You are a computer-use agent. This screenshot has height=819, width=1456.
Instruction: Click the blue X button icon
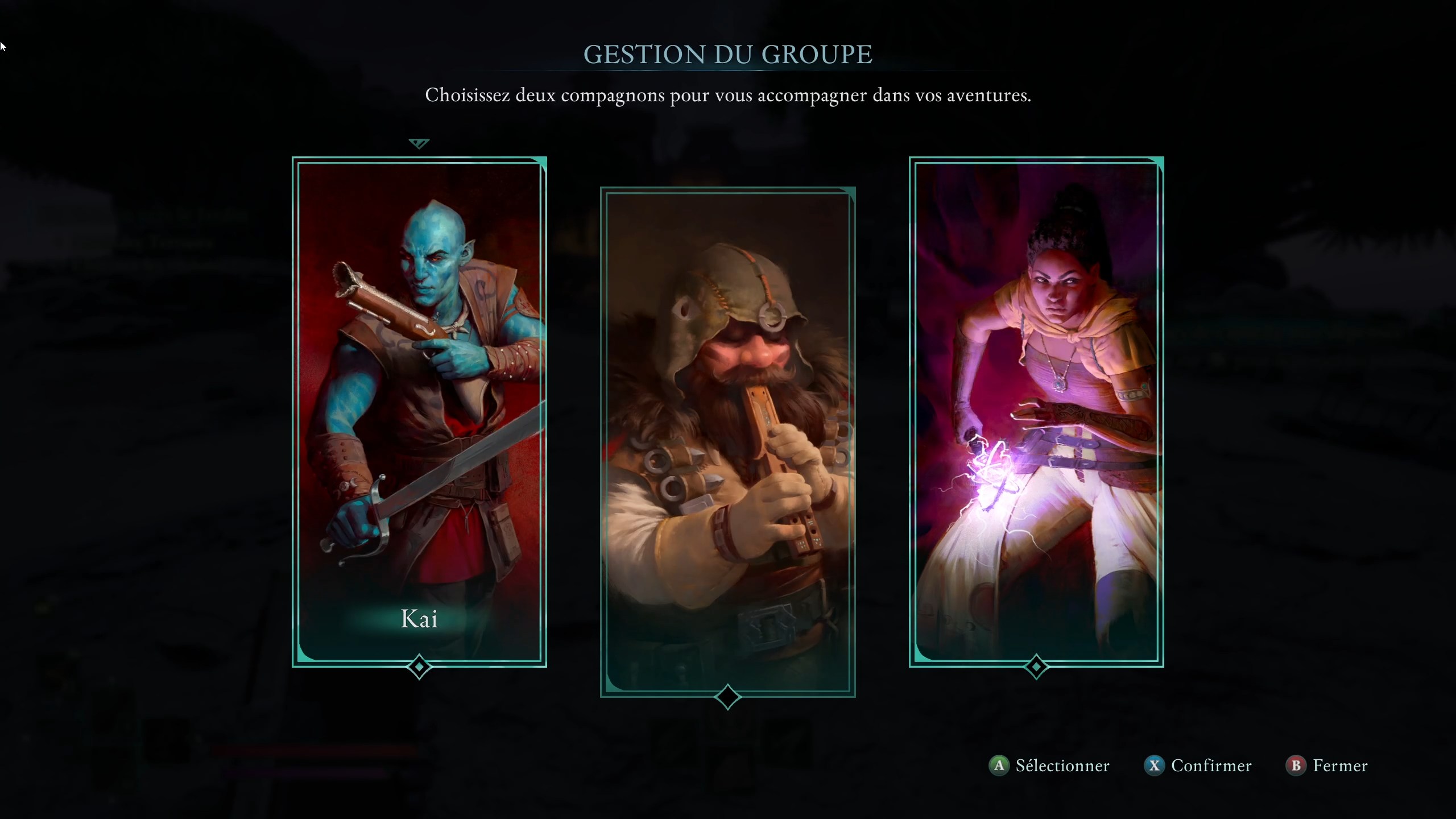[x=1155, y=766]
